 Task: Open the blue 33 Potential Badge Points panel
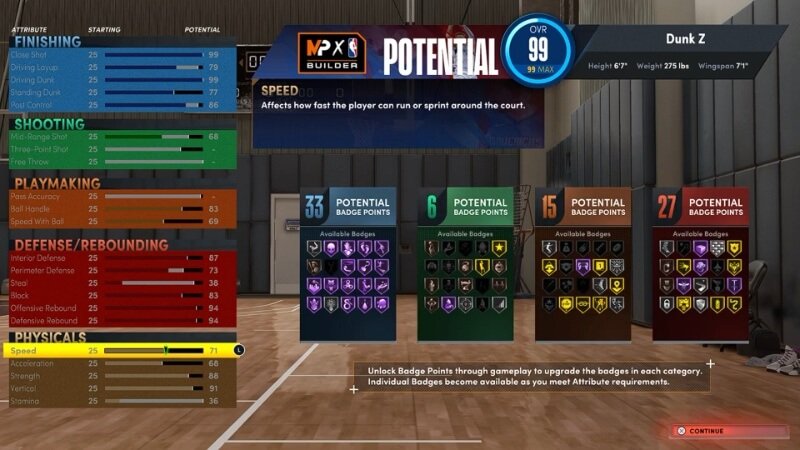(348, 264)
